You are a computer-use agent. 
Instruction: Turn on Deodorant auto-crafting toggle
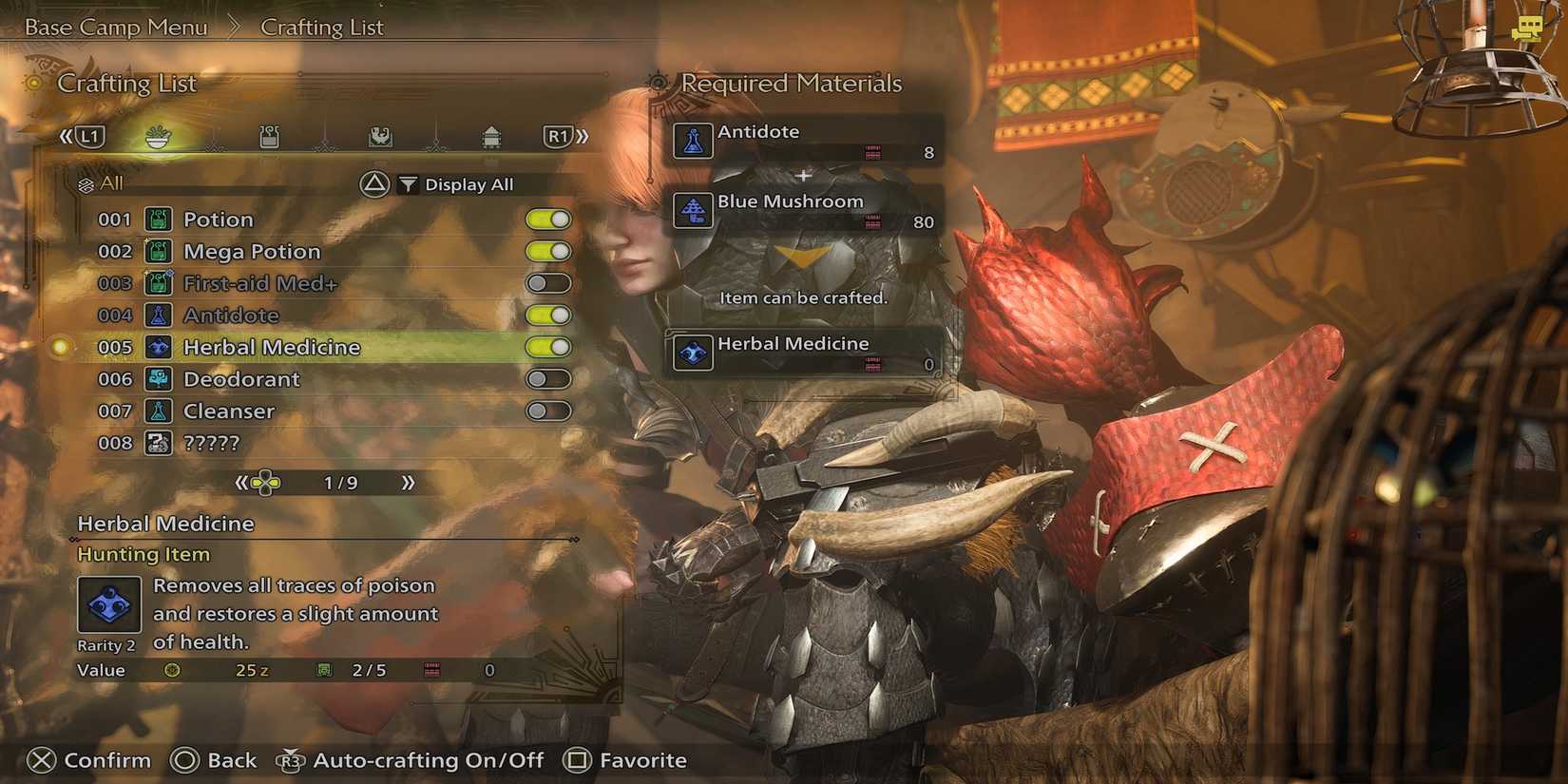point(549,378)
